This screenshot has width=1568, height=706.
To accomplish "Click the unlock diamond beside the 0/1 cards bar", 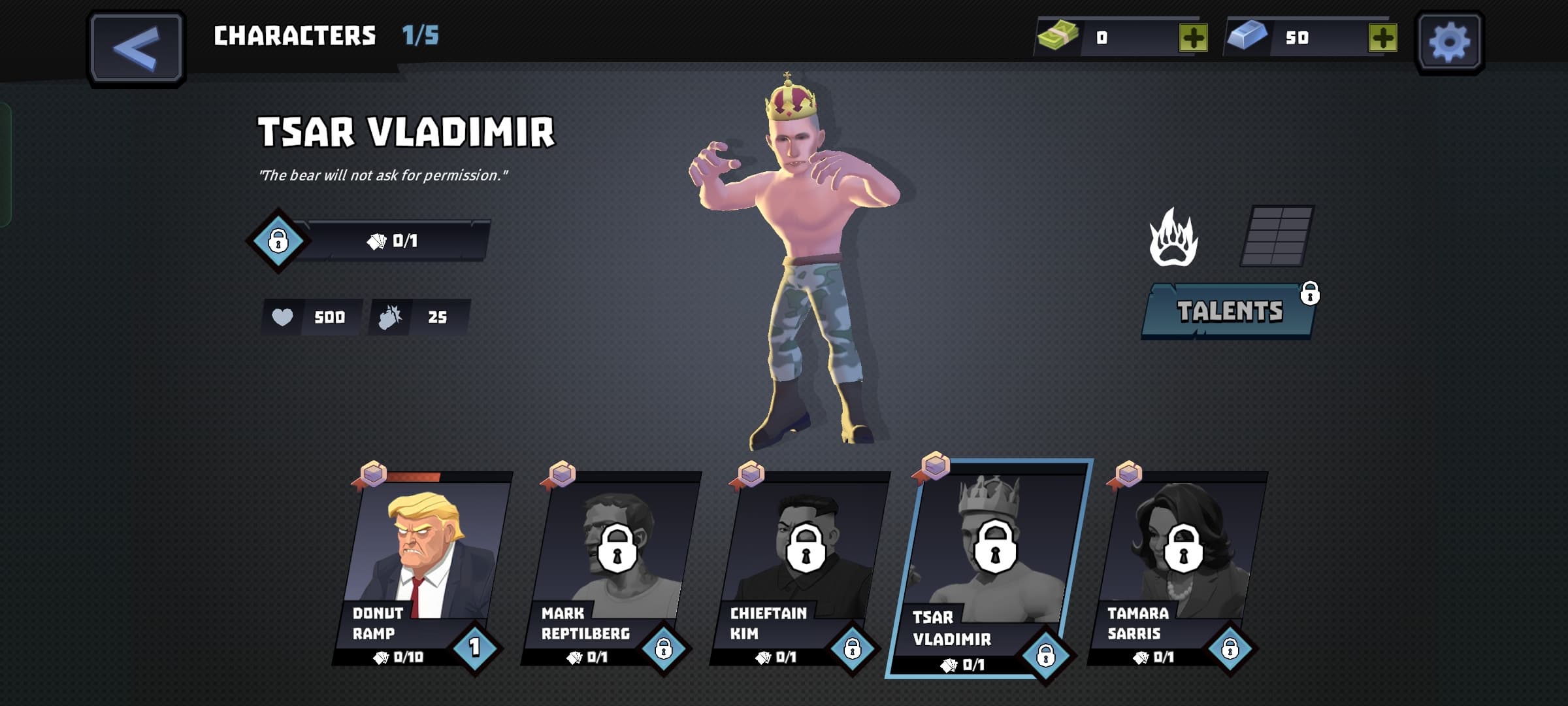I will [x=278, y=241].
